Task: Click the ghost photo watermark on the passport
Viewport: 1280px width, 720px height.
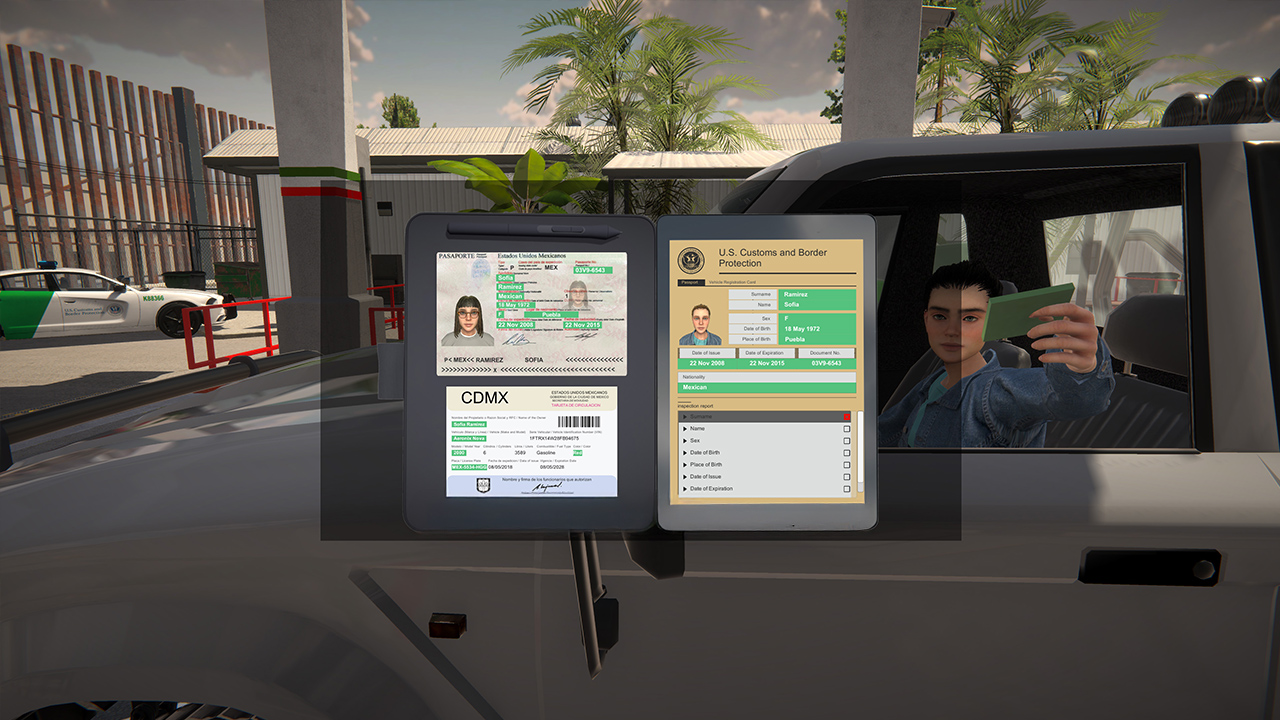Action: click(x=578, y=296)
